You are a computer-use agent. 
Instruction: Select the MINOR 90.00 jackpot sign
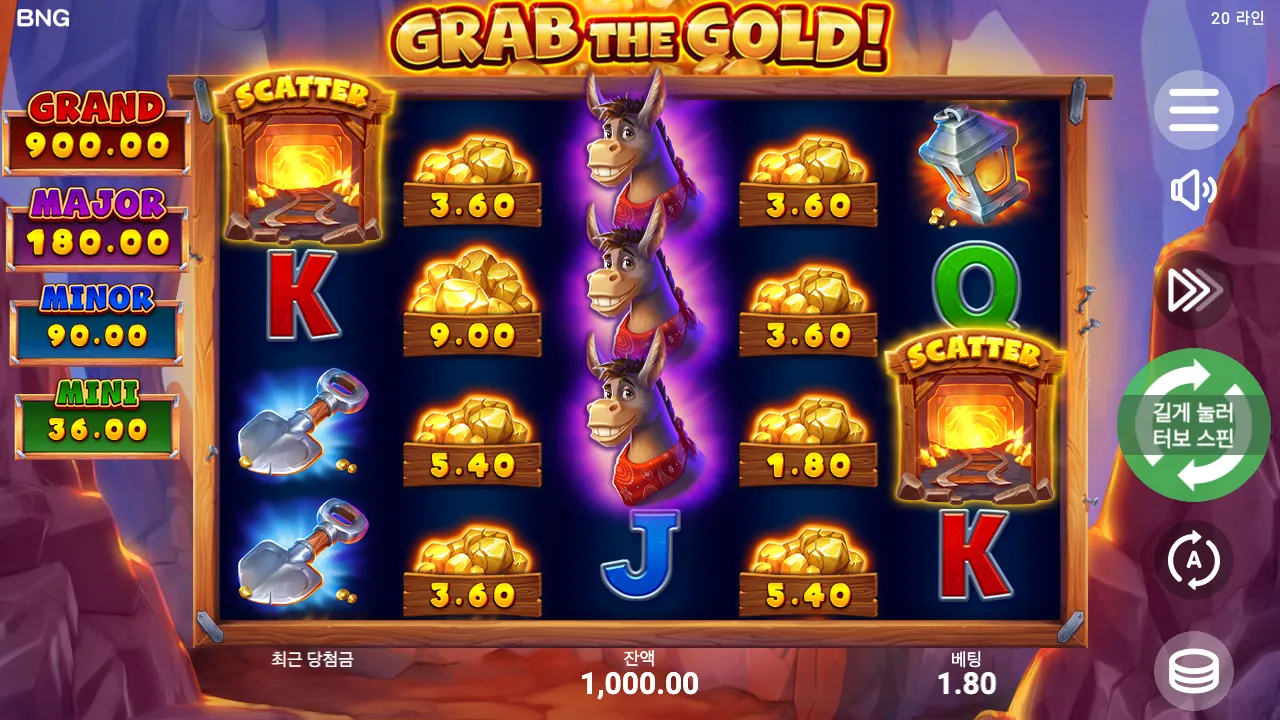95,312
